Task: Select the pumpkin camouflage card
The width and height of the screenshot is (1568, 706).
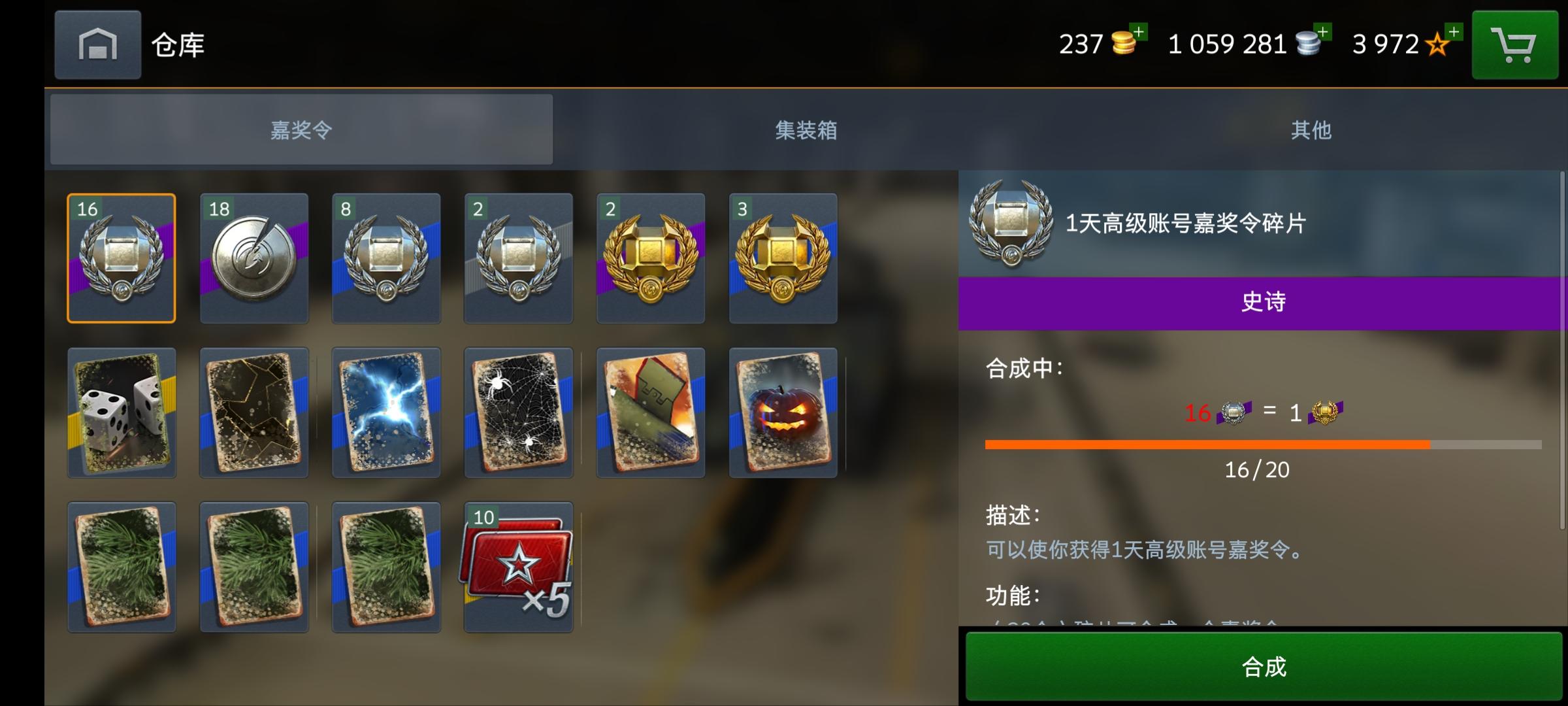Action: (783, 412)
